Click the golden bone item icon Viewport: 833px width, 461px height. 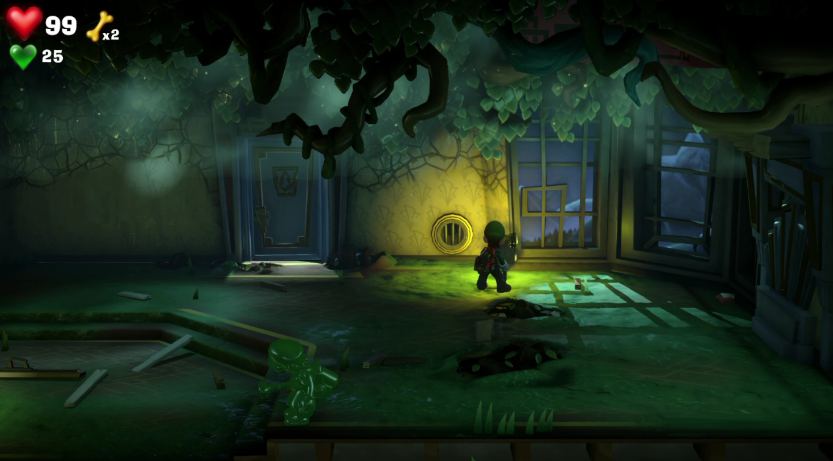(x=99, y=26)
